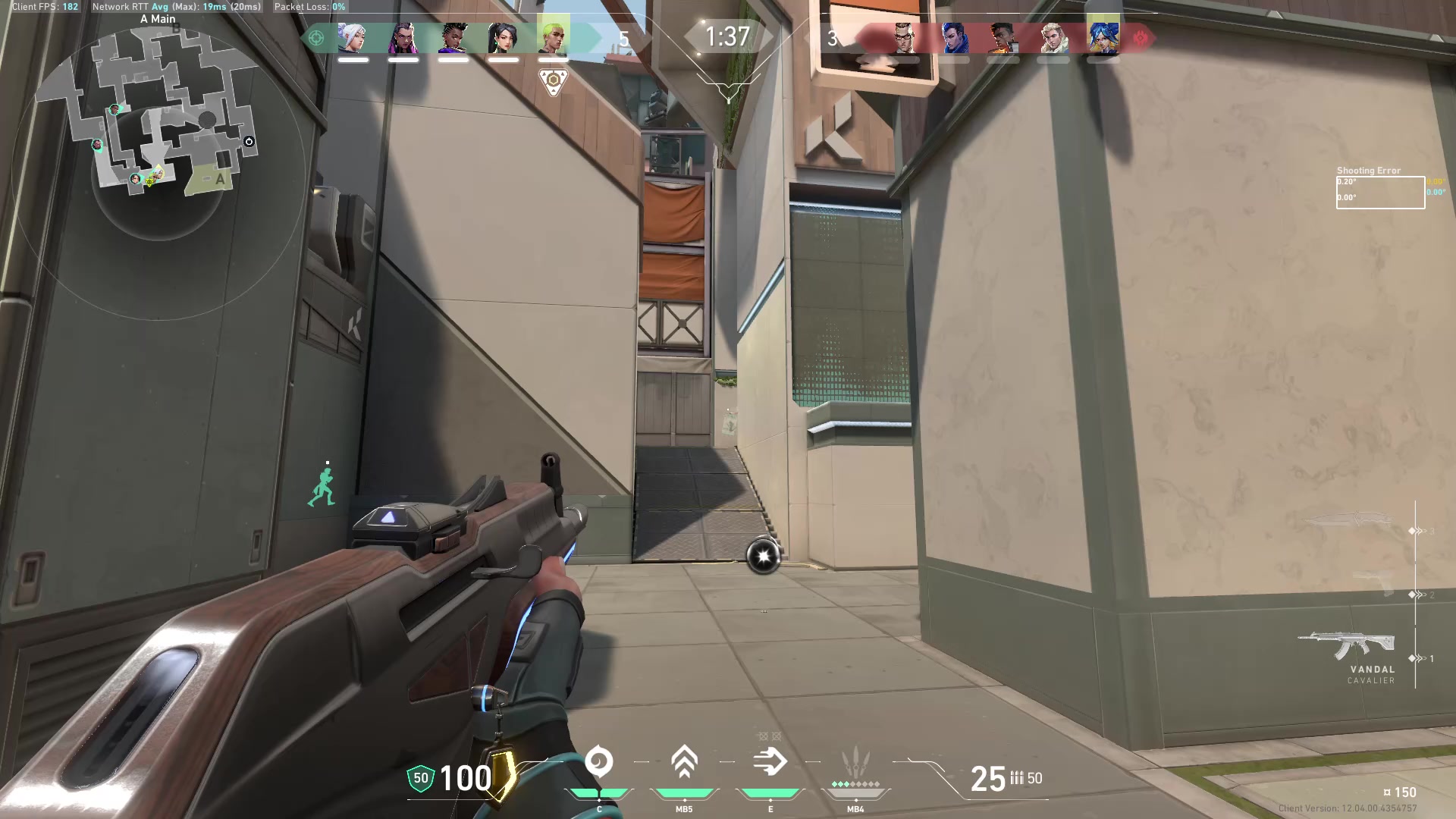
Task: Click the shield armor icon beside health
Action: click(419, 777)
